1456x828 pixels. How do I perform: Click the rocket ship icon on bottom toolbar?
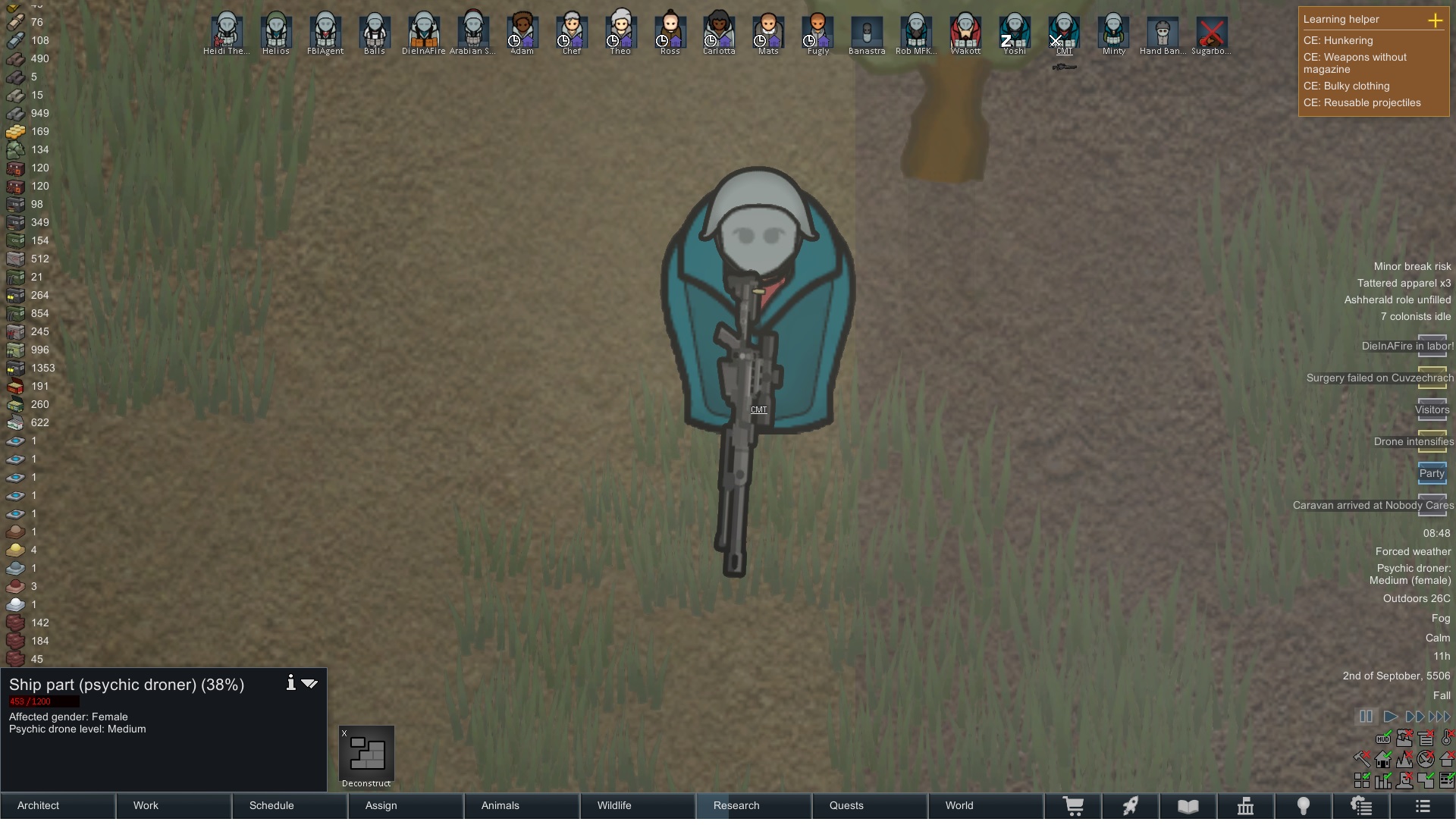tap(1131, 806)
